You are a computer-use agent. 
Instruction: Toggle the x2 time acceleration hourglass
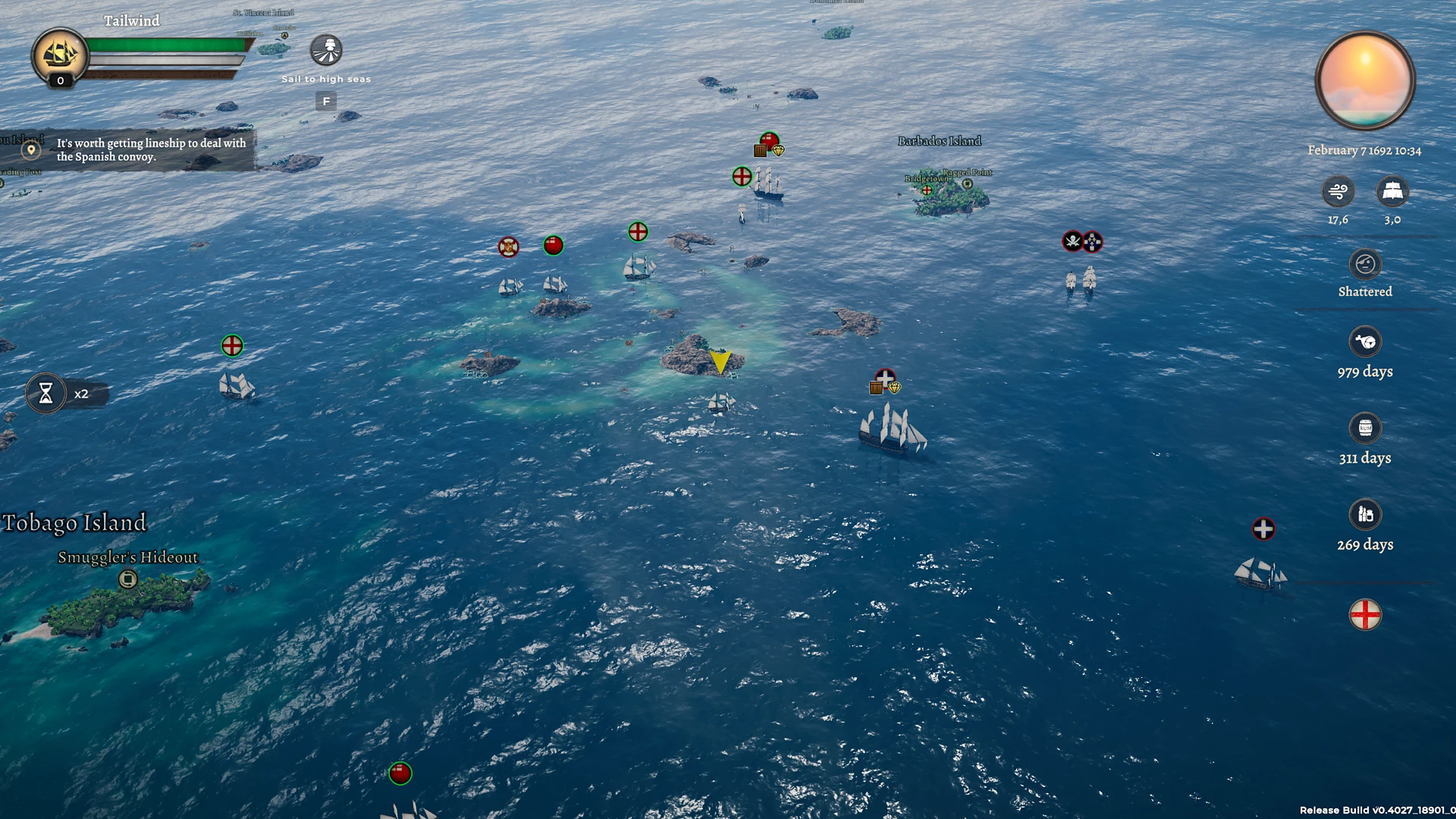point(47,394)
